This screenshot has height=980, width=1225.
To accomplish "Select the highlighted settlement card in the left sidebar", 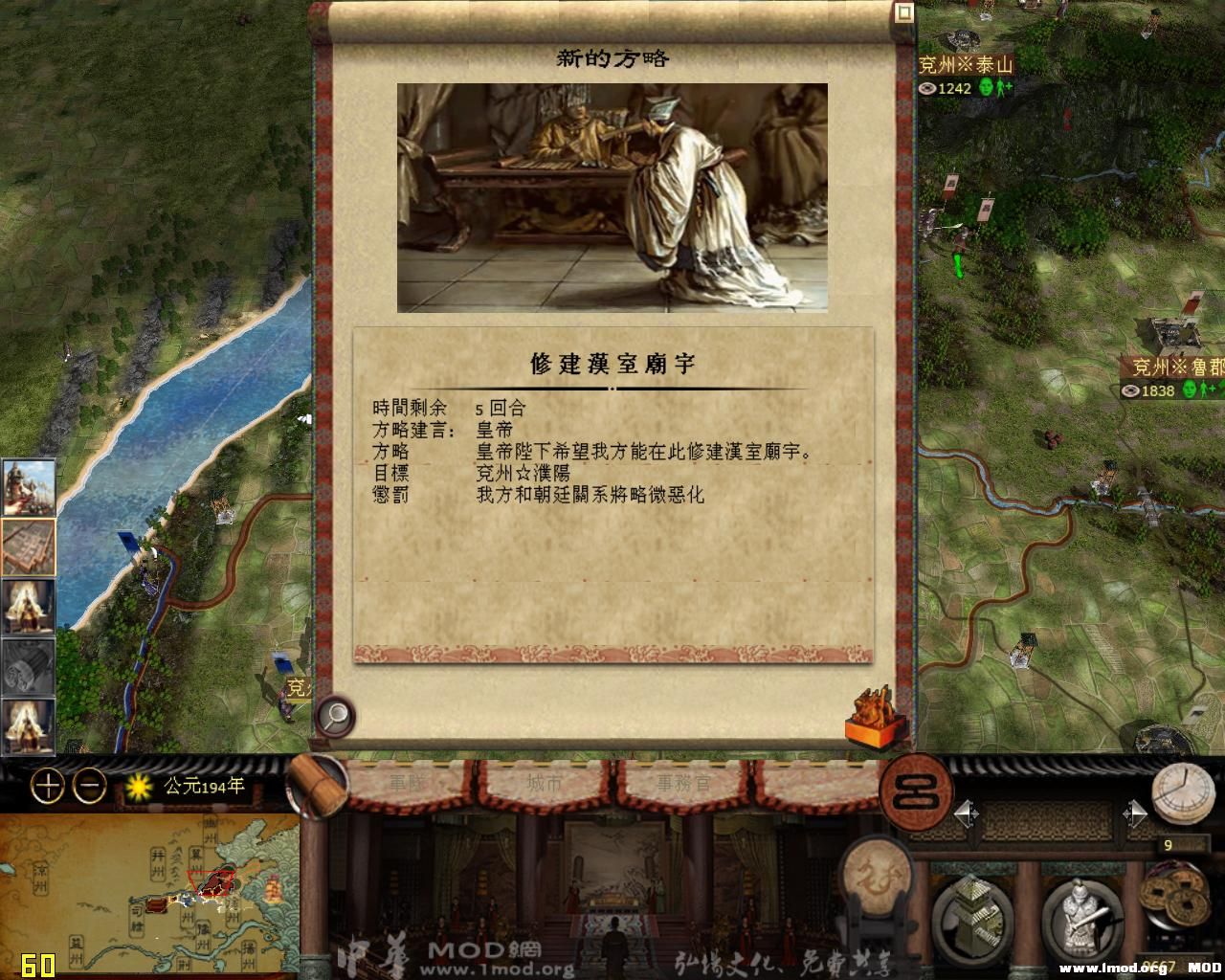I will pos(27,547).
